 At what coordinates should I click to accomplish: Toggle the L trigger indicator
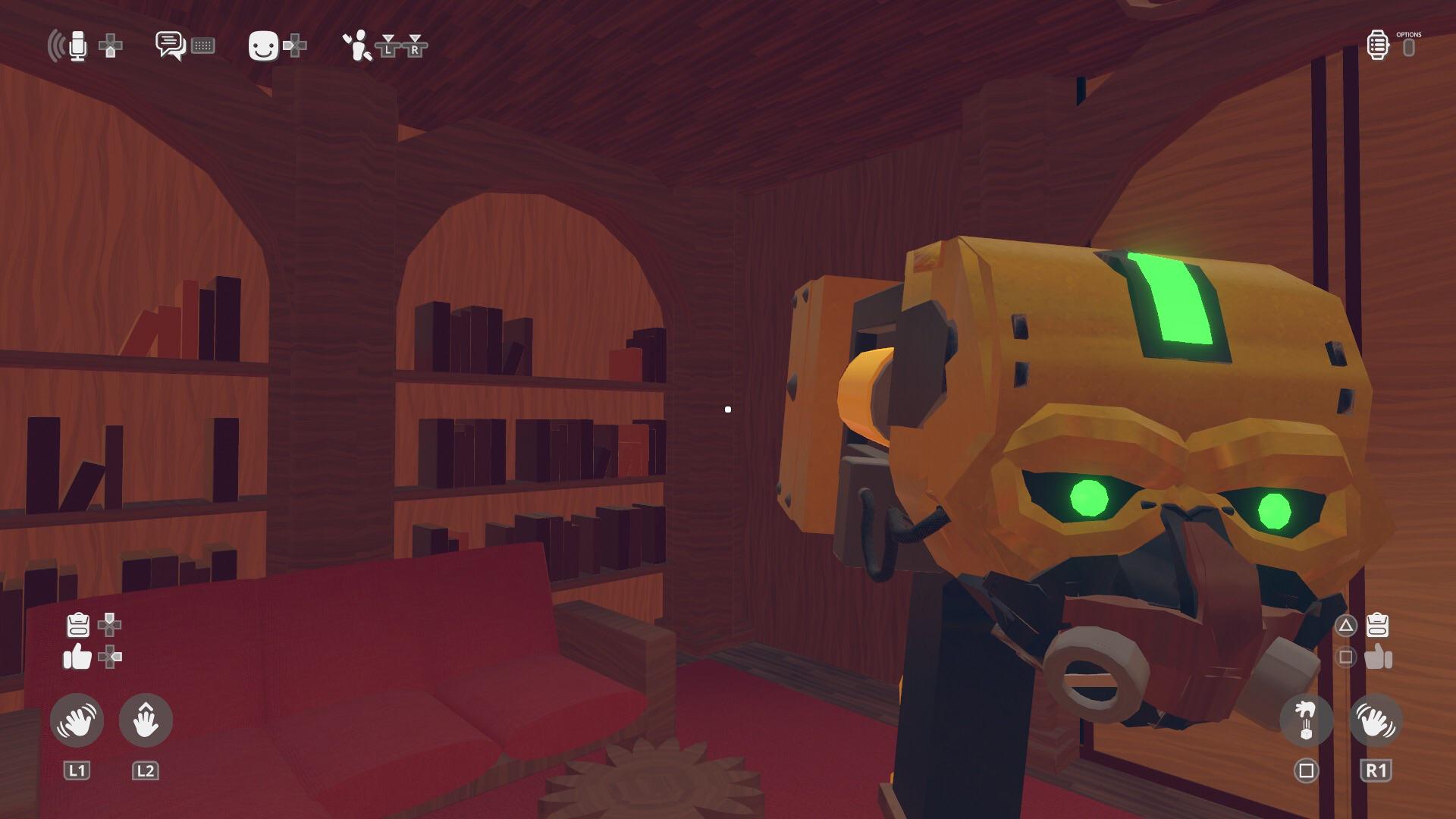388,47
